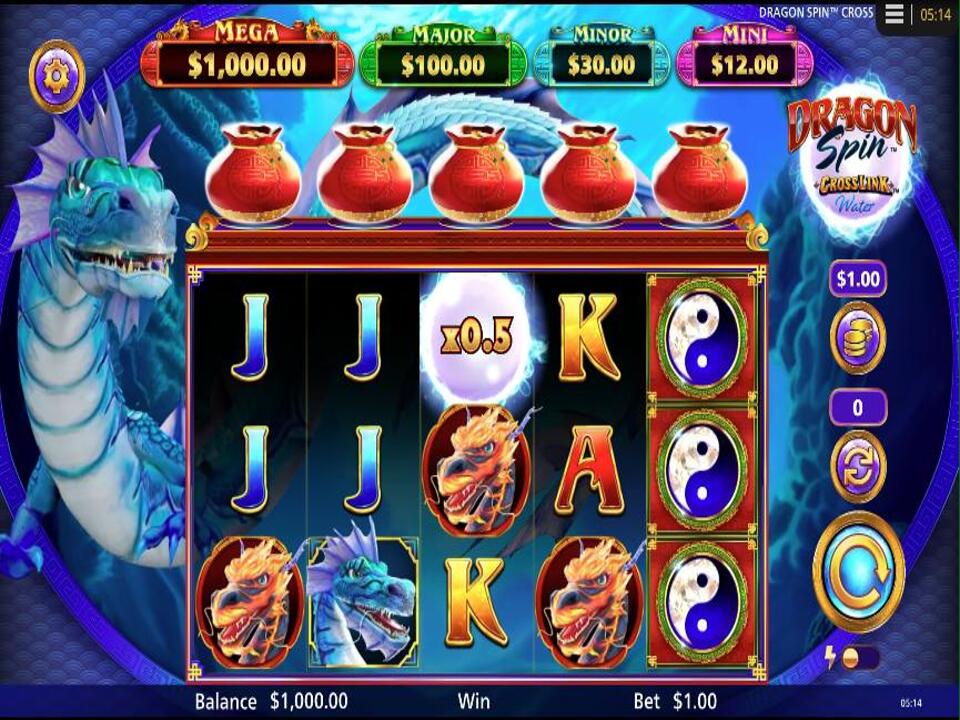Open the autoplay arrows button
The width and height of the screenshot is (960, 720).
pyautogui.click(x=858, y=465)
